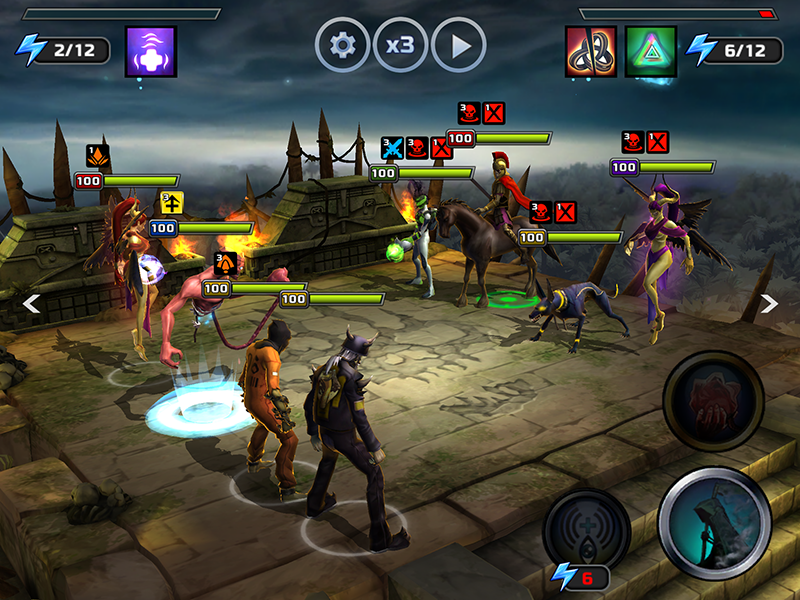The image size is (800, 600).
Task: Select the purple healing signal ability icon
Action: (x=151, y=52)
